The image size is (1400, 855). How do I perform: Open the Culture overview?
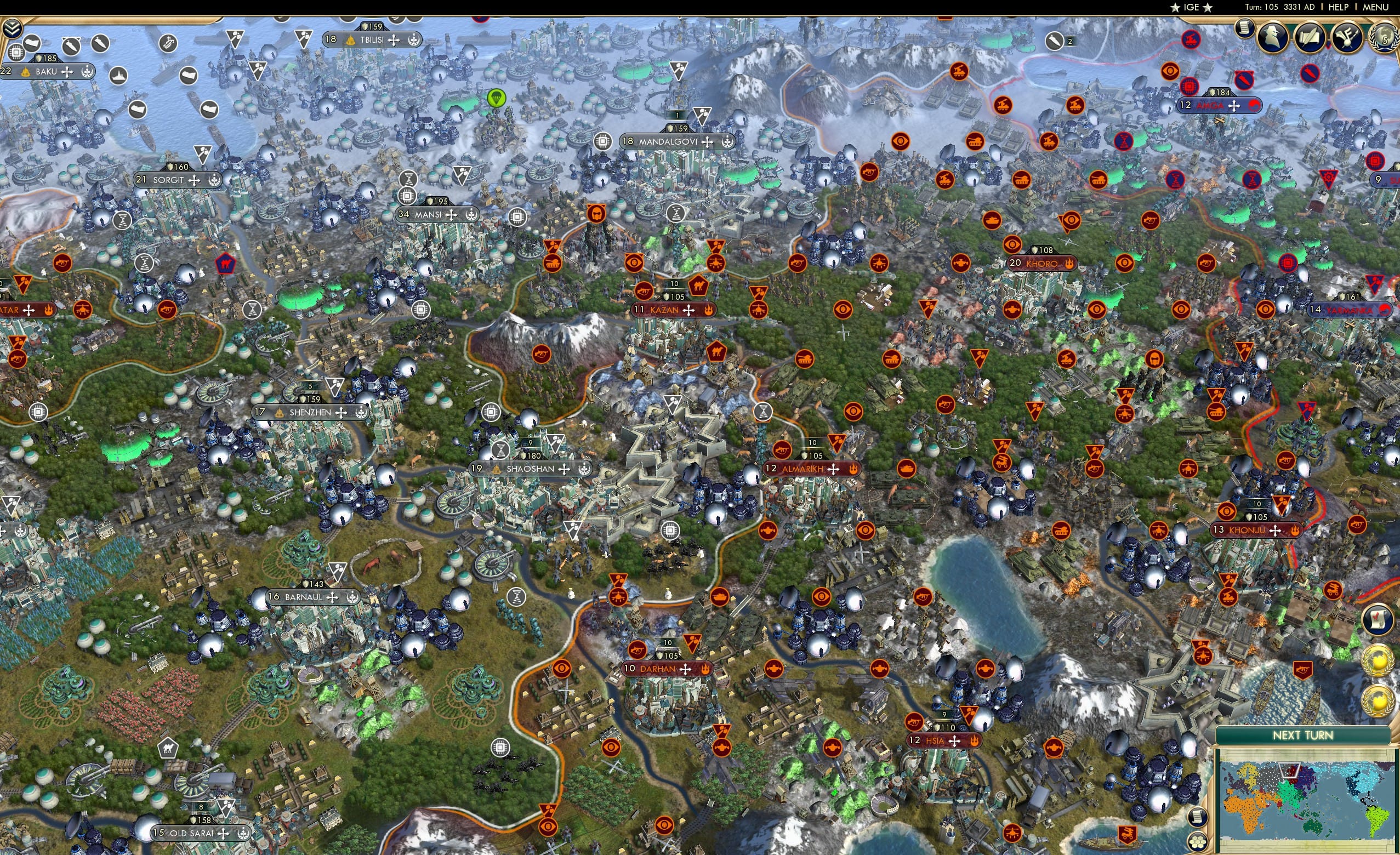pyautogui.click(x=1348, y=37)
